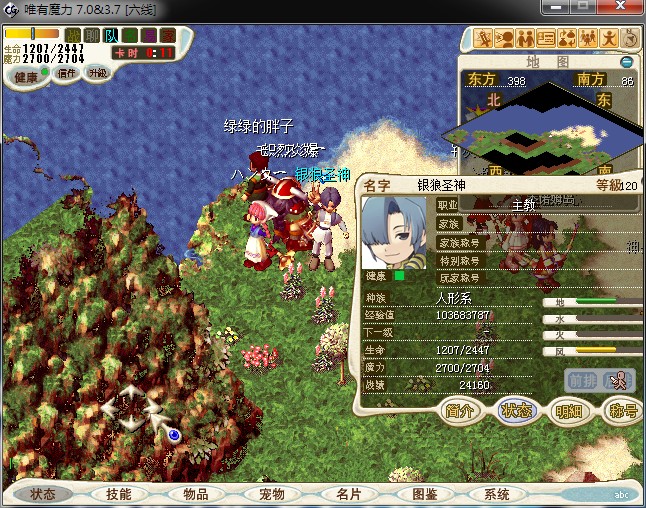646x508 pixels.
Task: Select the 状态 tab in character panel
Action: (x=516, y=410)
